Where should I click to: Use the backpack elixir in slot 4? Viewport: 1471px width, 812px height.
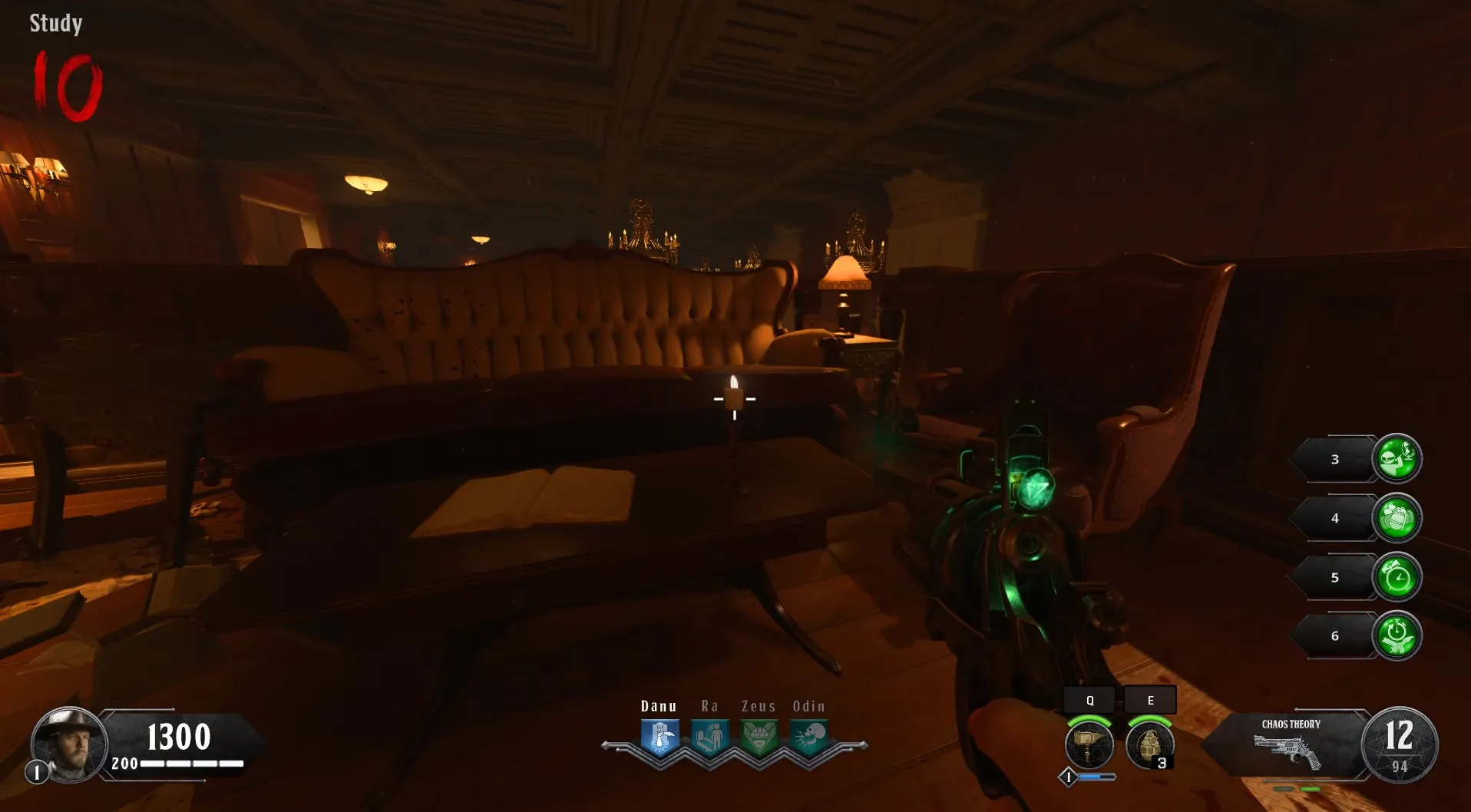pyautogui.click(x=1397, y=518)
